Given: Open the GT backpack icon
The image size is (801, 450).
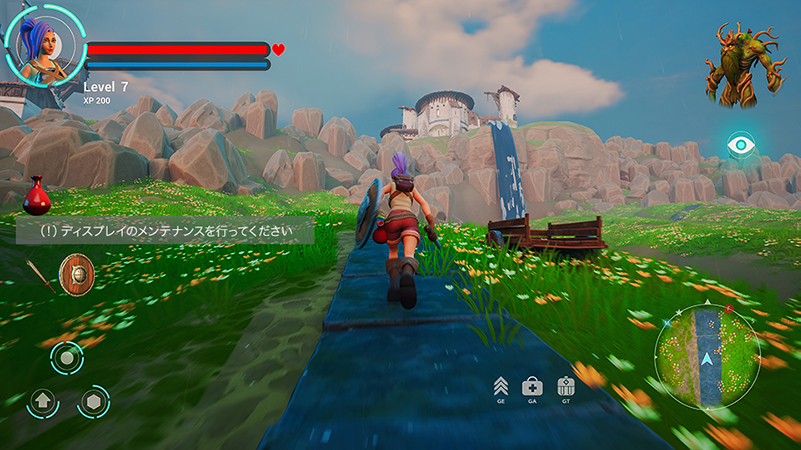Looking at the screenshot, I should coord(566,386).
